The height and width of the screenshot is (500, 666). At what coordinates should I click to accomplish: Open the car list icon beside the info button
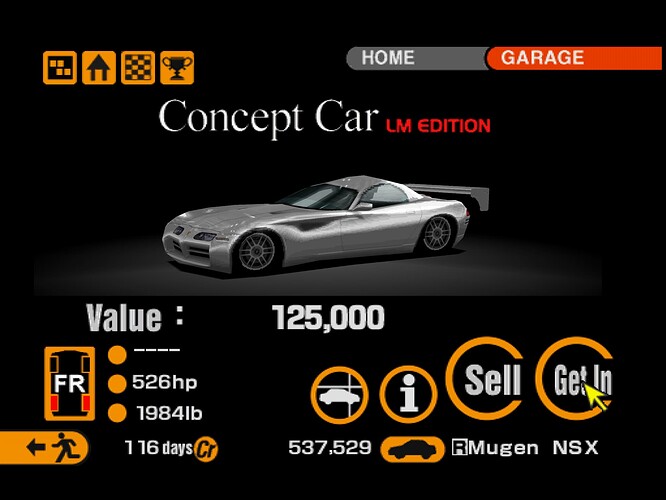tap(339, 394)
